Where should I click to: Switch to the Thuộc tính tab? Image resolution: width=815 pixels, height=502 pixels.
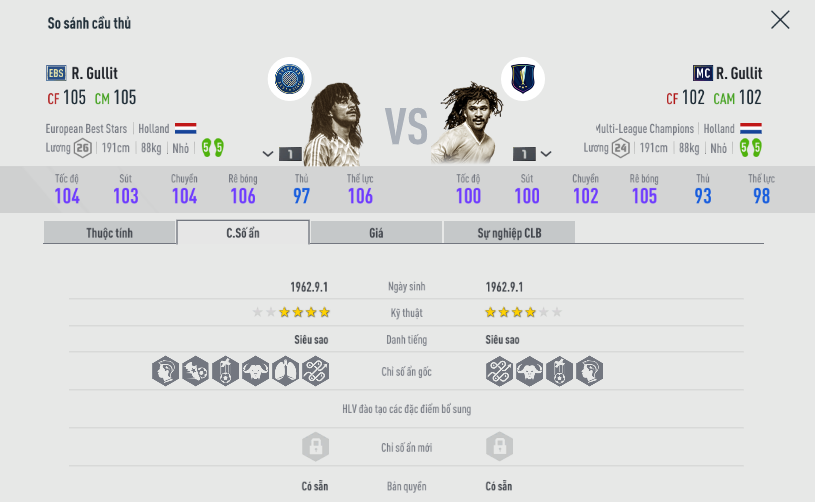tap(110, 233)
